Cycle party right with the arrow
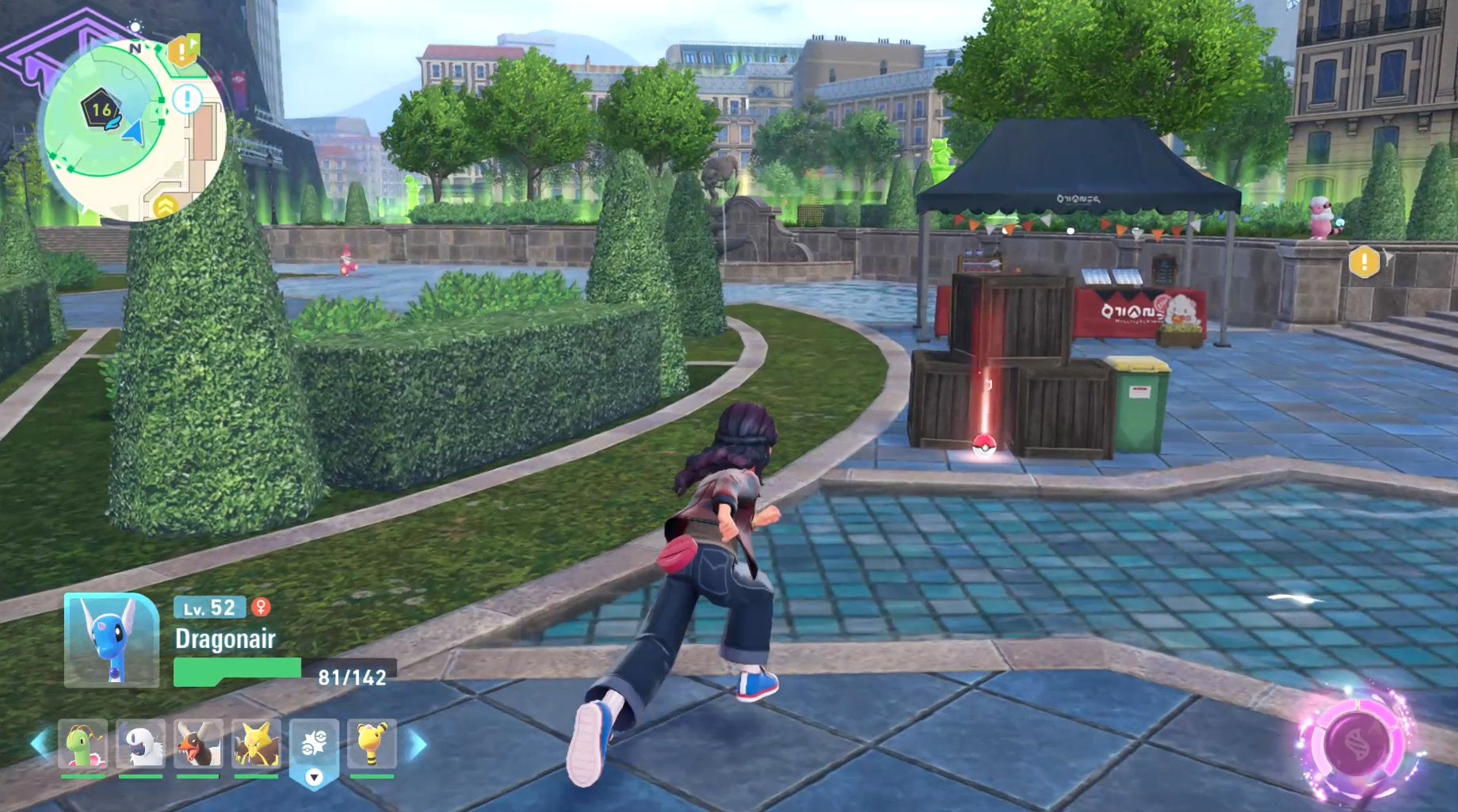The image size is (1458, 812). [418, 744]
